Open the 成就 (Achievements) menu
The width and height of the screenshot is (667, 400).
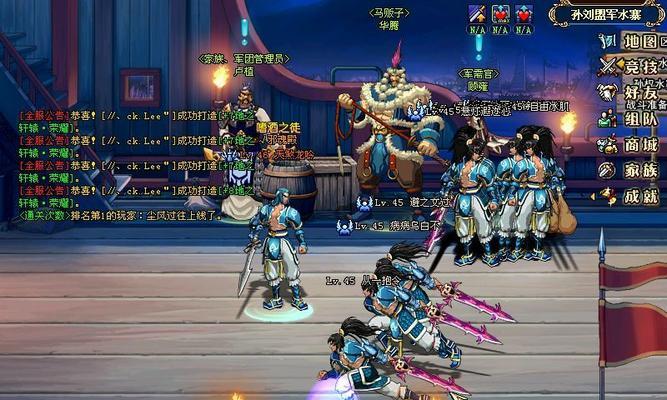(633, 196)
